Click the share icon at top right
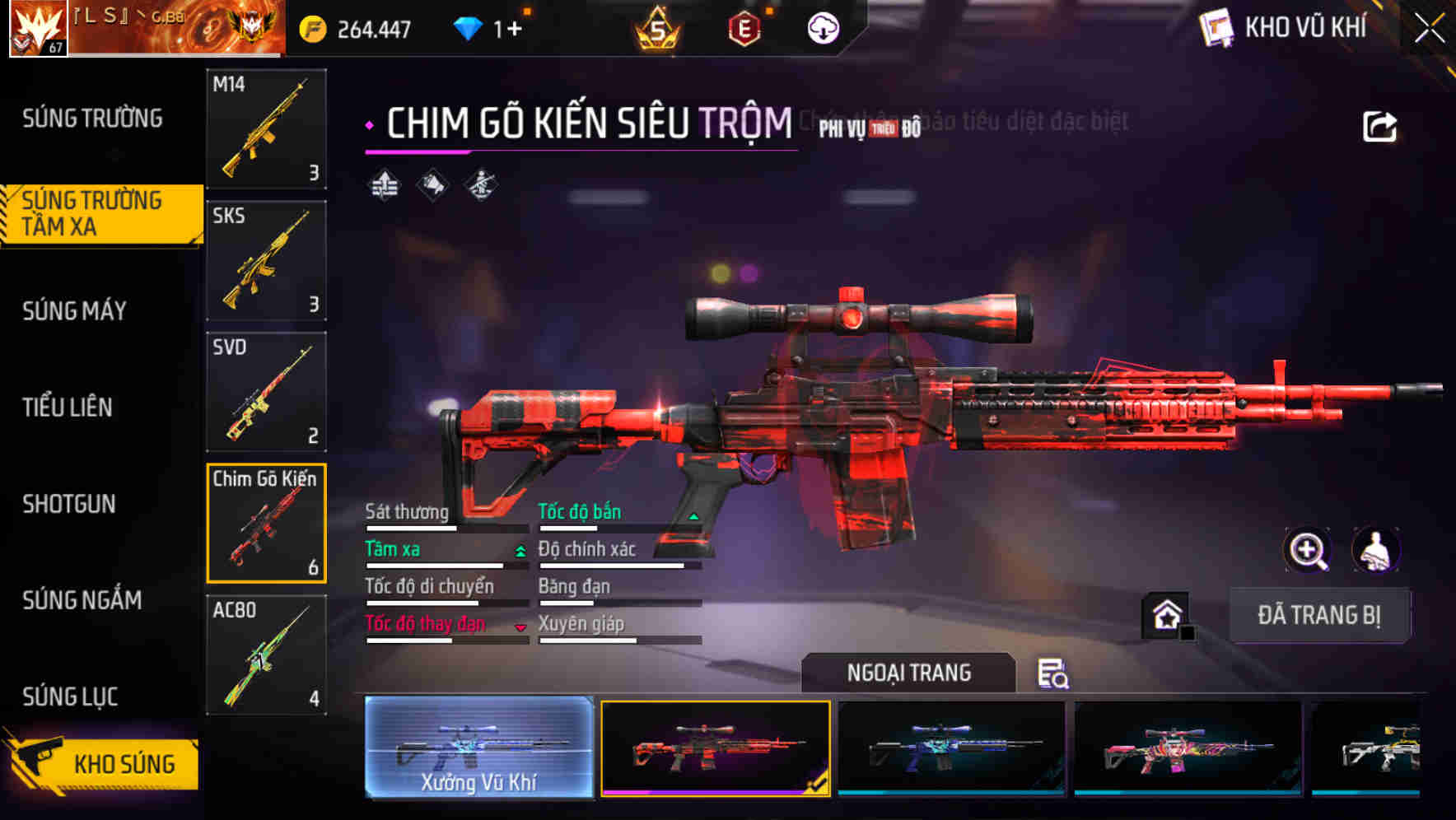Image resolution: width=1456 pixels, height=820 pixels. [1379, 125]
